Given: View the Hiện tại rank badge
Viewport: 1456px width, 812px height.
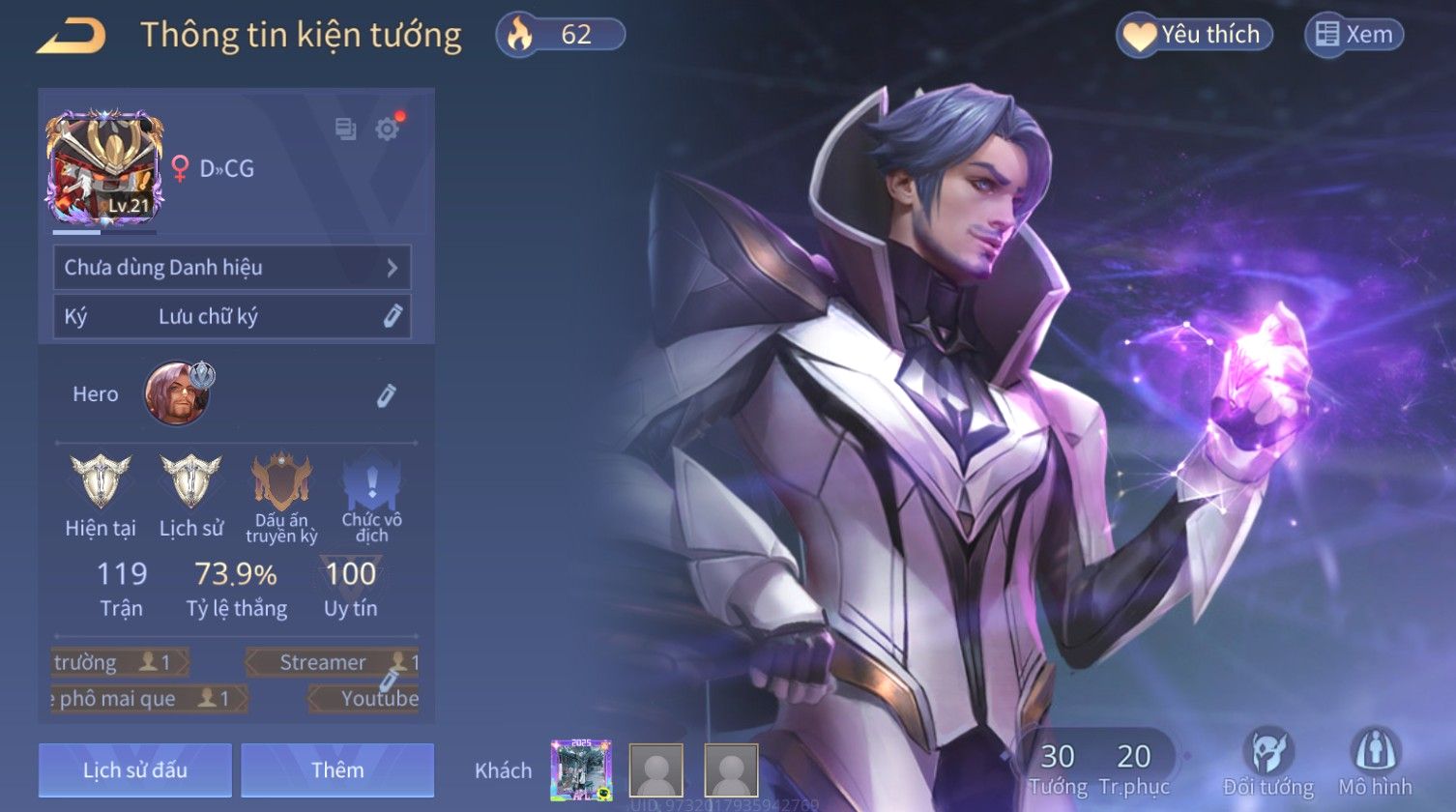Looking at the screenshot, I should [x=100, y=481].
